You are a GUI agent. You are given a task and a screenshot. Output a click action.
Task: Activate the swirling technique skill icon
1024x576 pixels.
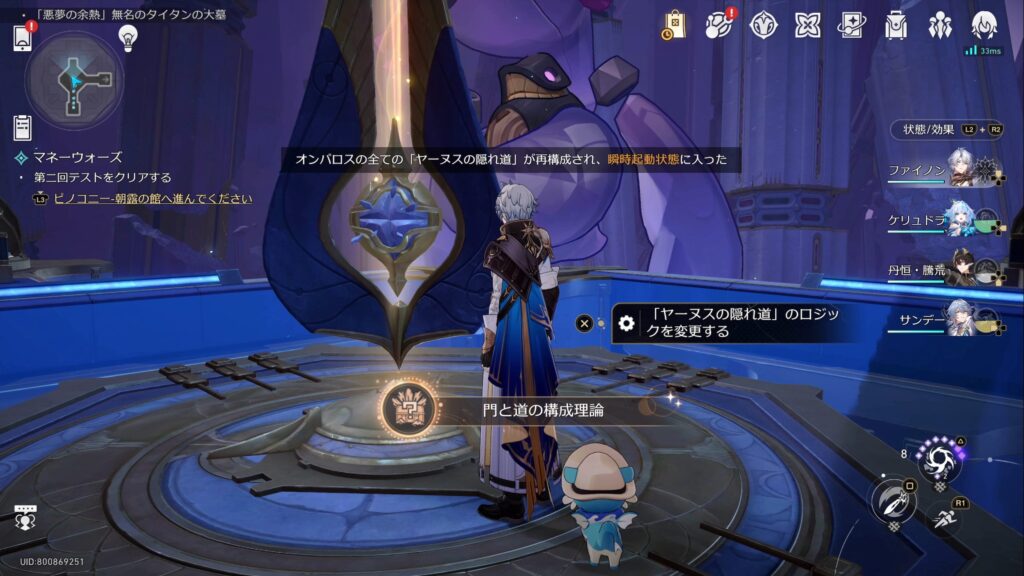940,462
